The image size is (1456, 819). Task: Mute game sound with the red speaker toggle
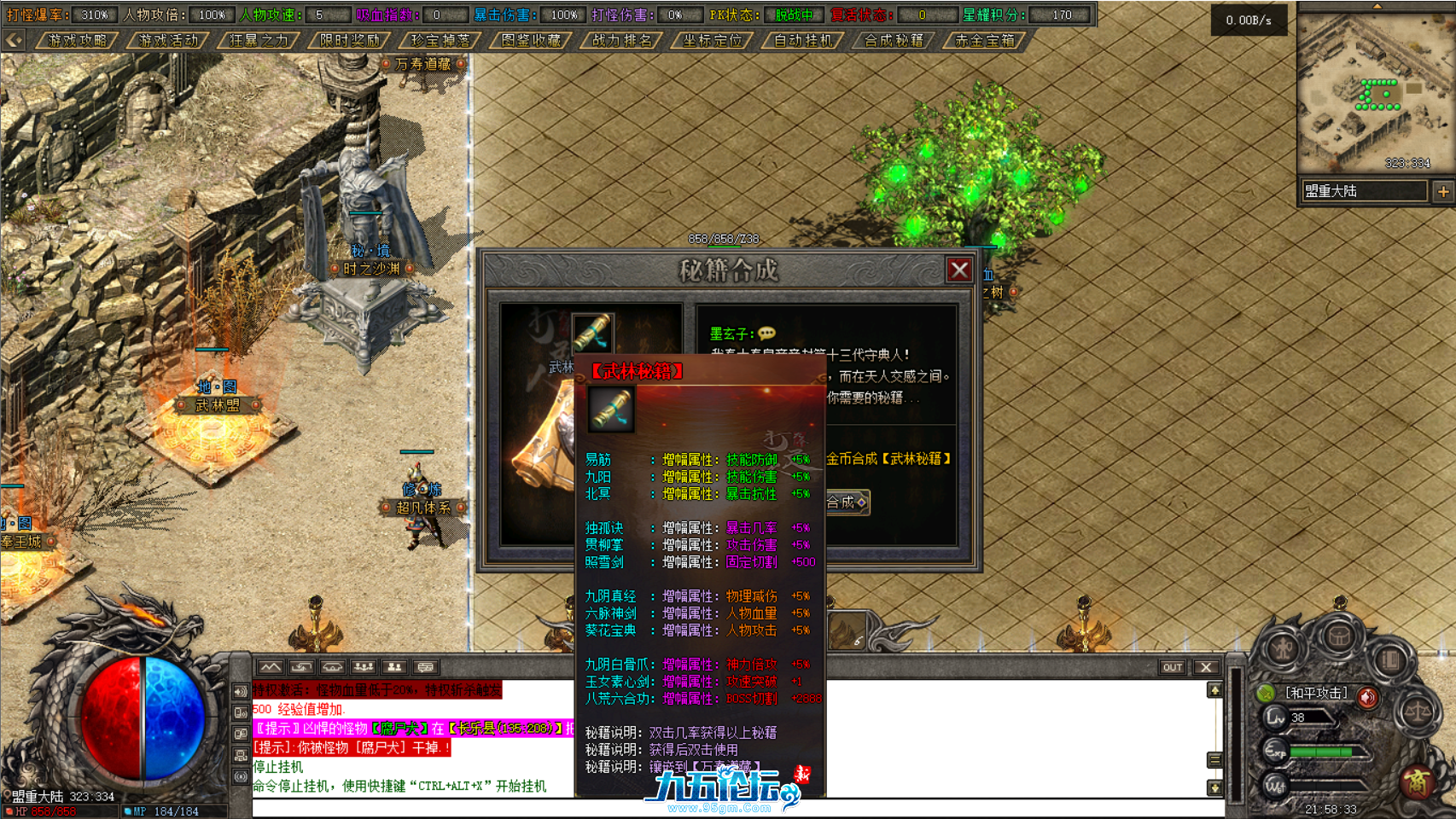(1366, 696)
